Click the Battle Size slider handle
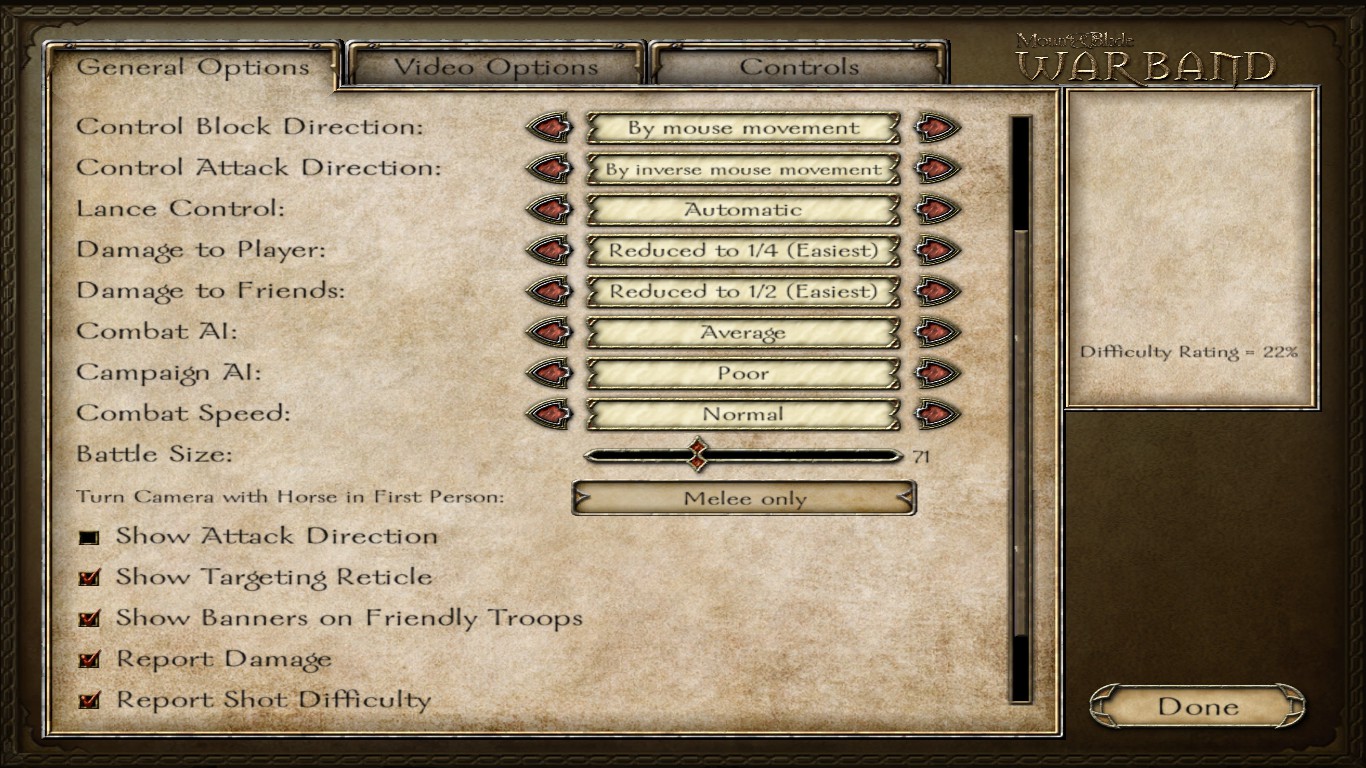This screenshot has height=768, width=1366. click(x=698, y=456)
